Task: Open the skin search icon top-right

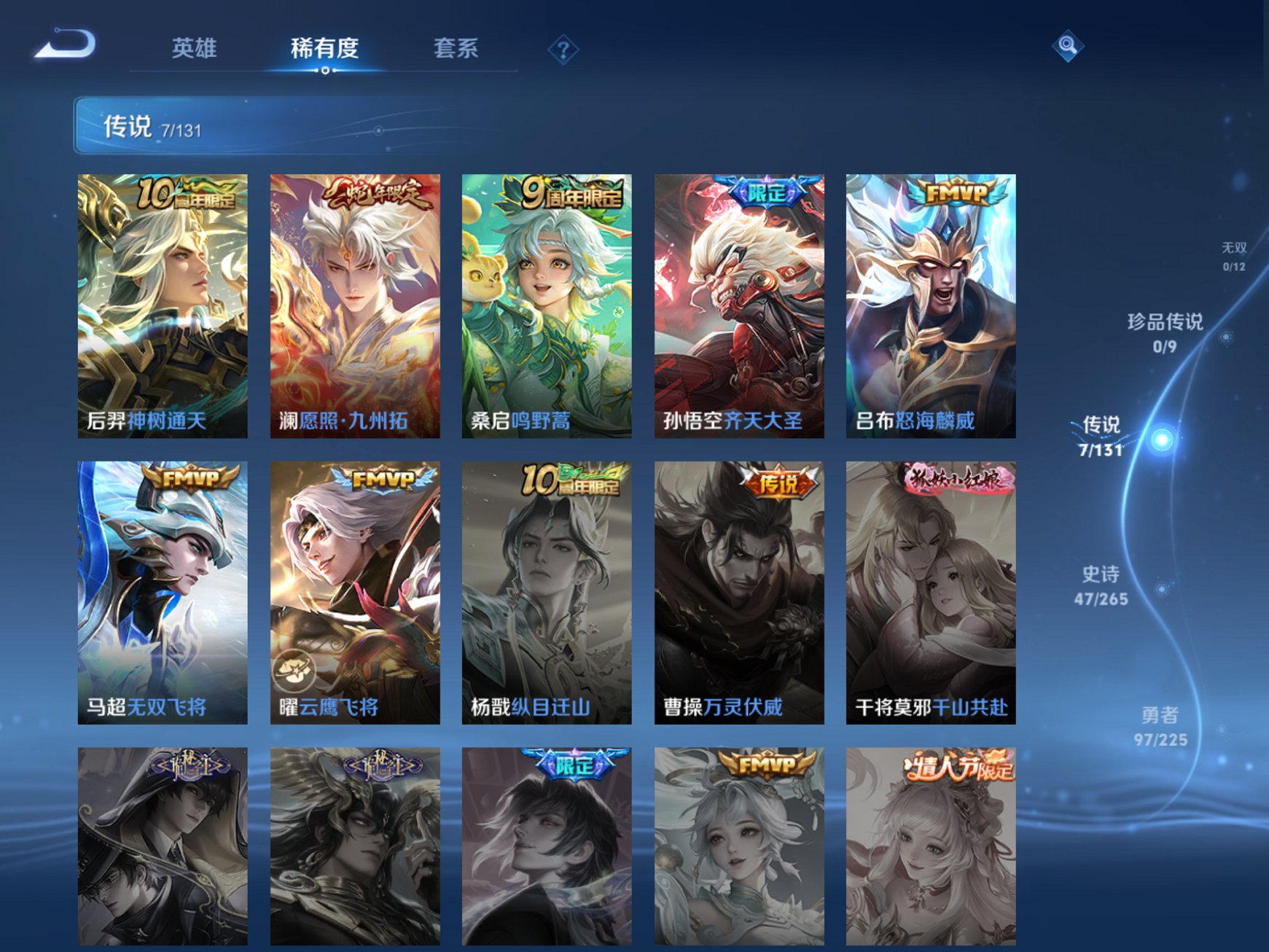Action: (x=1067, y=47)
